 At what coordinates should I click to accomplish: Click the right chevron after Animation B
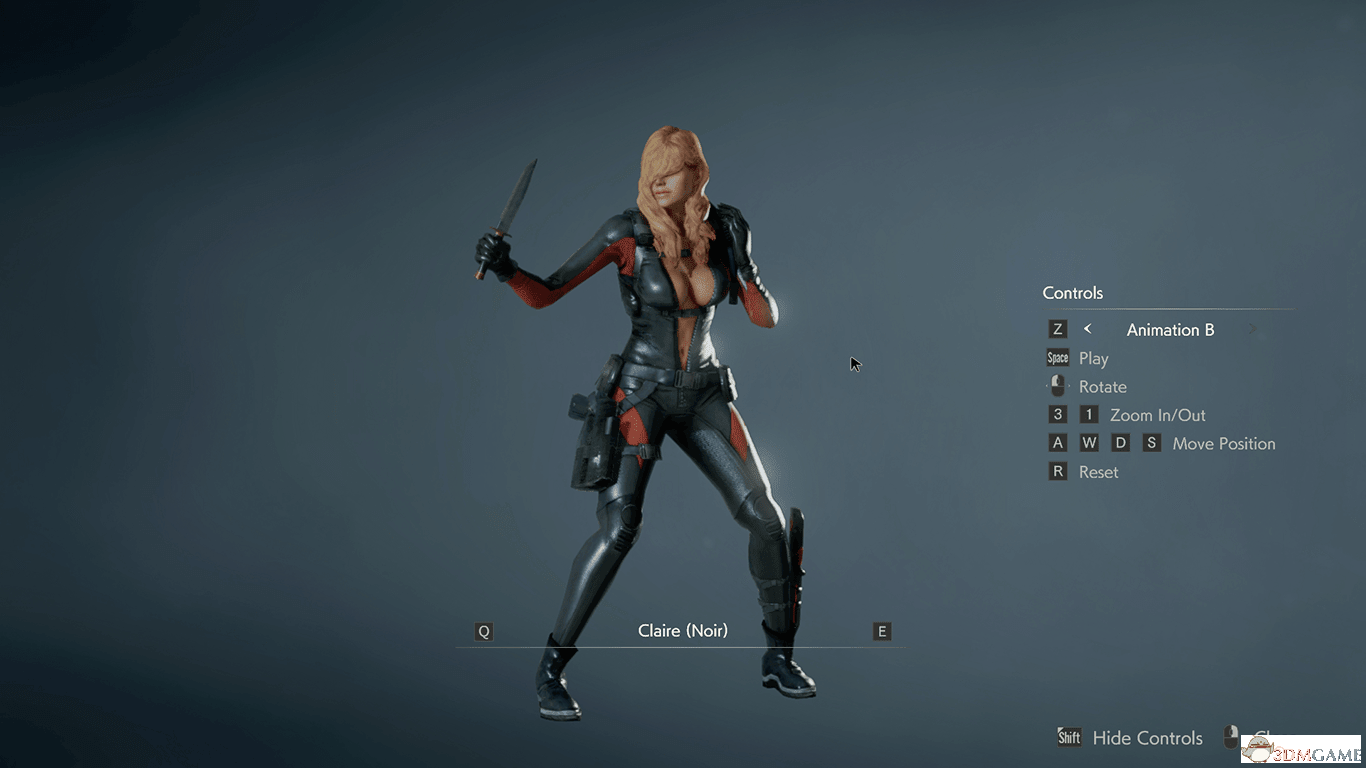click(x=1252, y=328)
